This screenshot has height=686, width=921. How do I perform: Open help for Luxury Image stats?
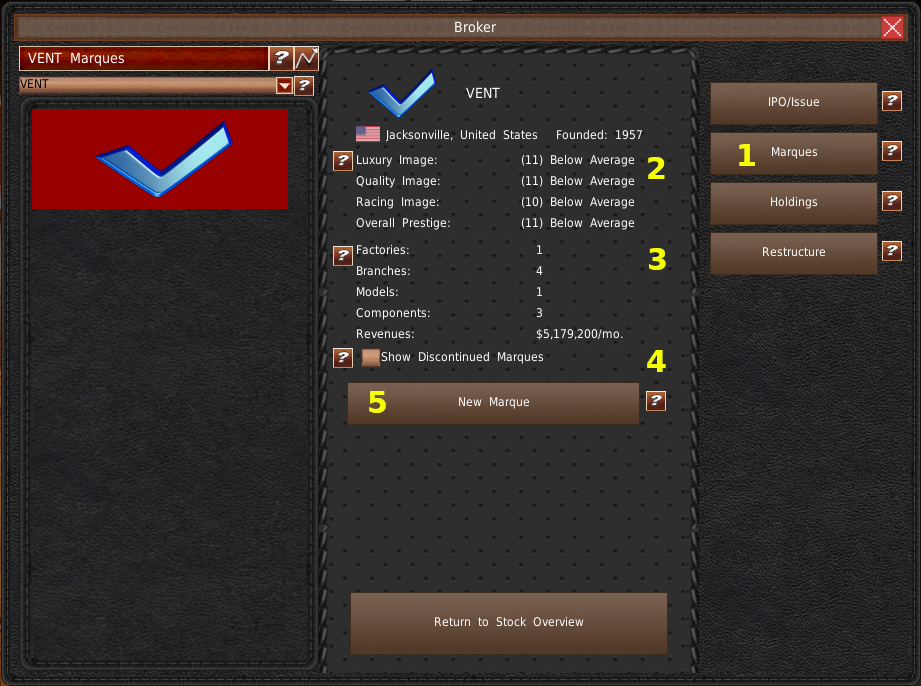pos(342,161)
